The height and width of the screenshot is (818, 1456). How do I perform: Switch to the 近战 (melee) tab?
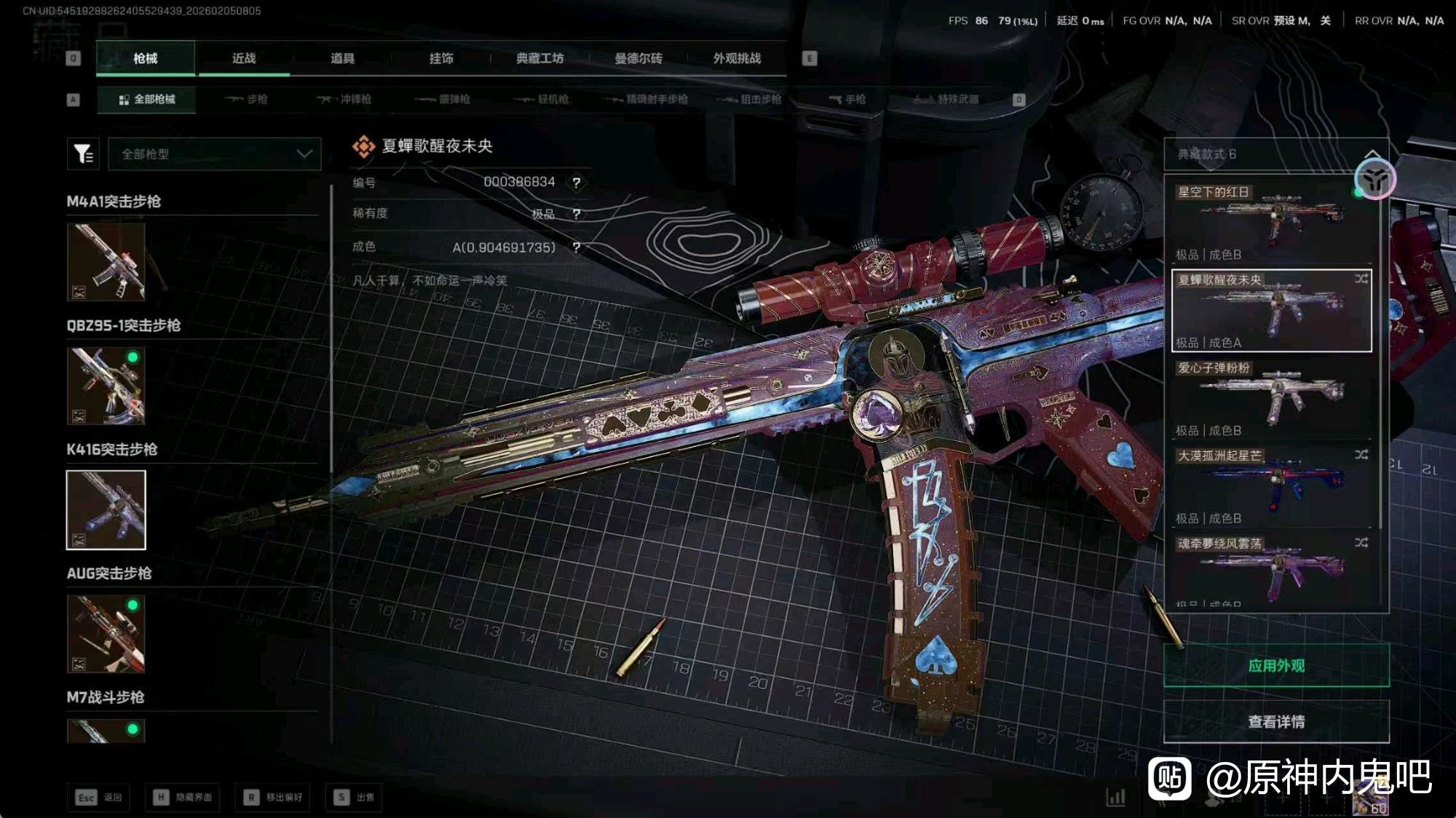[244, 58]
